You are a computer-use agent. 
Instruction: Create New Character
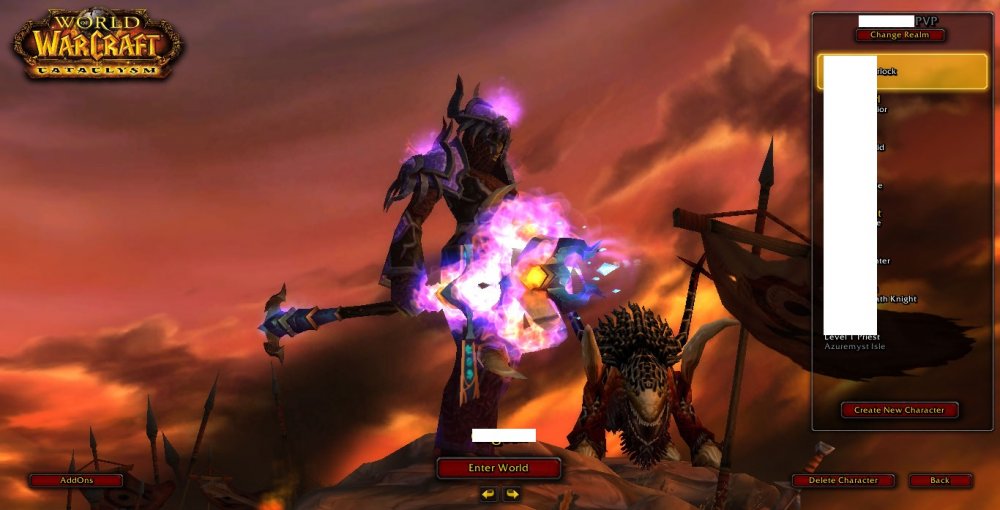click(x=900, y=410)
